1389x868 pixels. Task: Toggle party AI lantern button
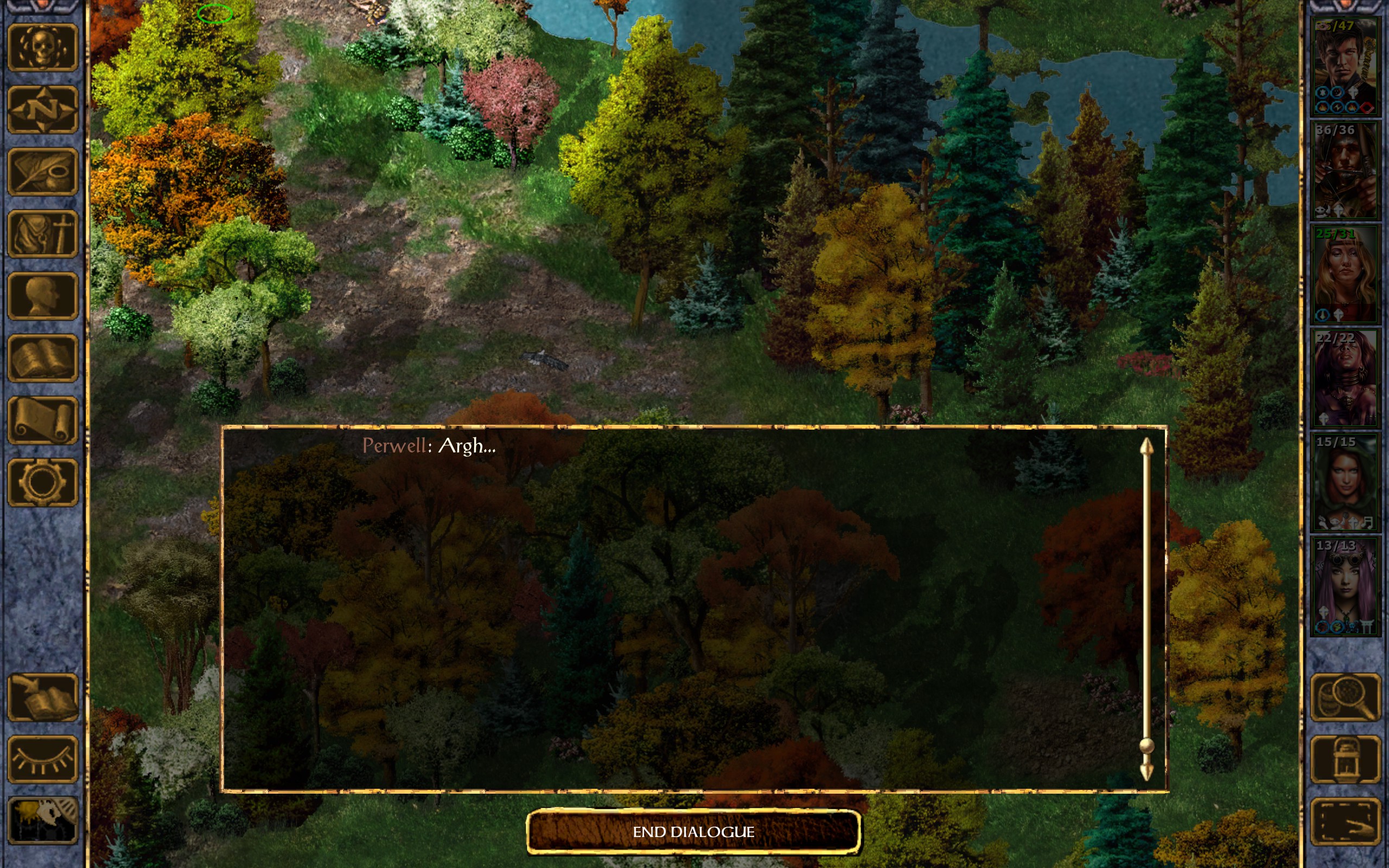[1346, 759]
